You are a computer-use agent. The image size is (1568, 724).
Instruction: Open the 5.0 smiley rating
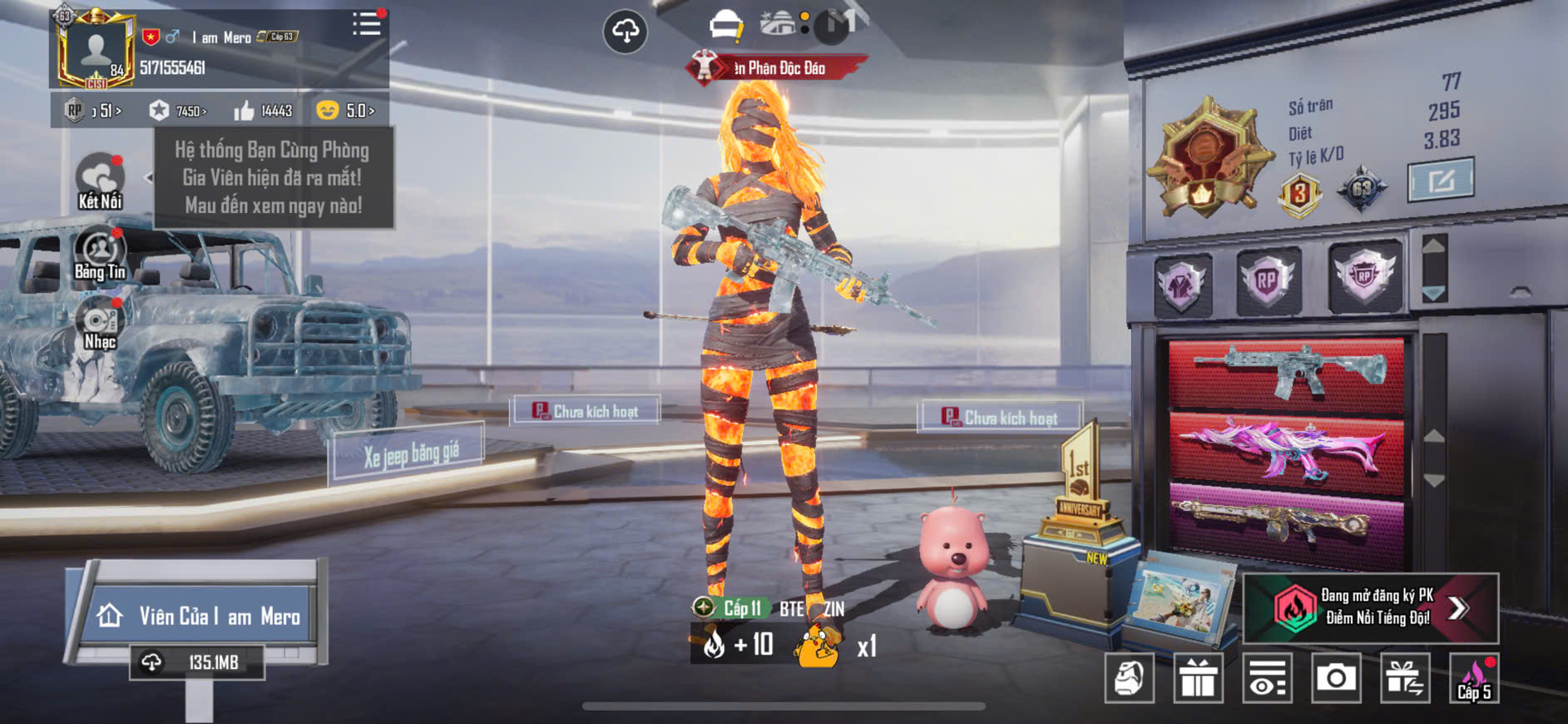coord(345,111)
